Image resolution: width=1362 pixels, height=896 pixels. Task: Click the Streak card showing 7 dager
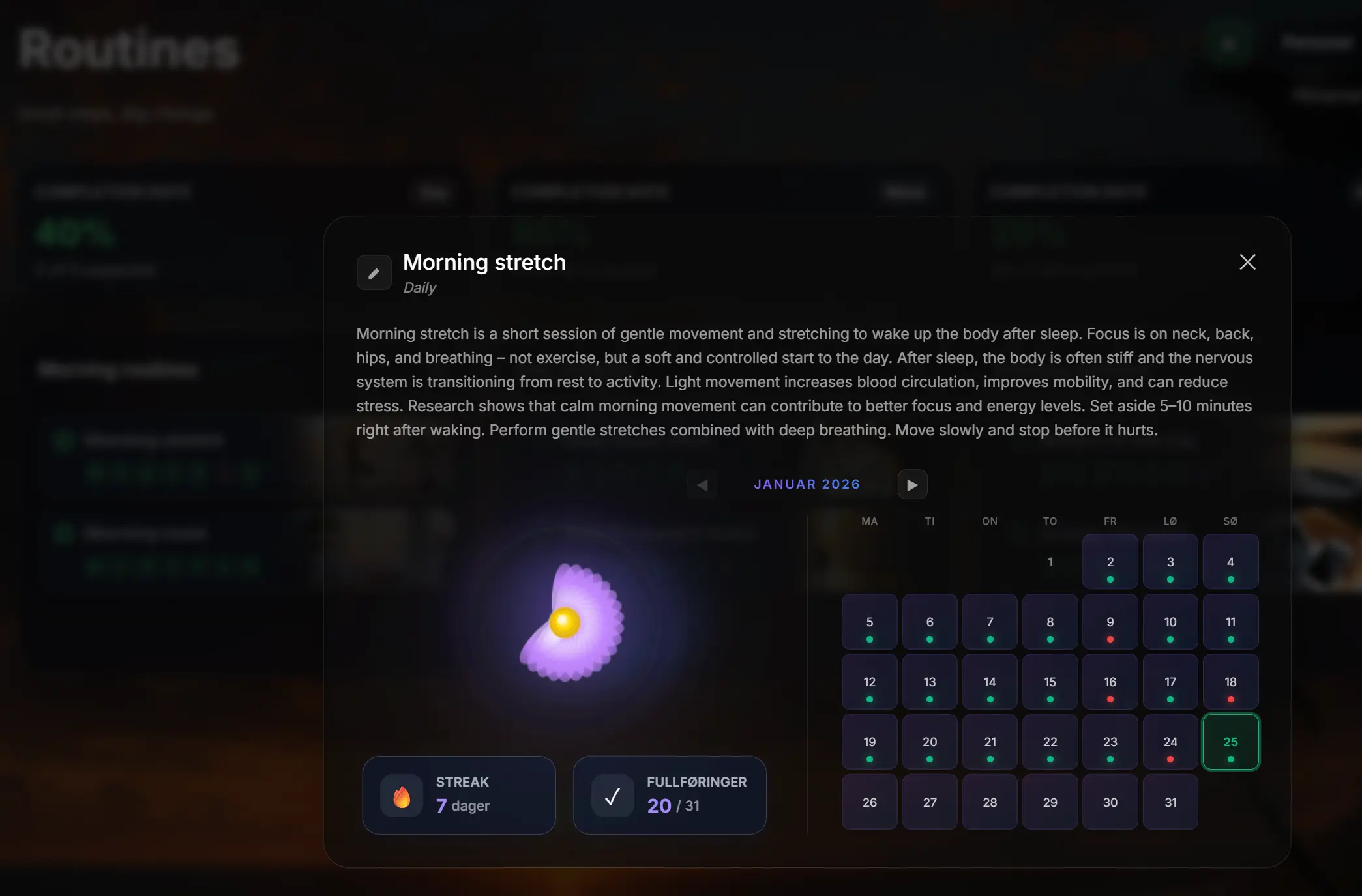[x=458, y=795]
